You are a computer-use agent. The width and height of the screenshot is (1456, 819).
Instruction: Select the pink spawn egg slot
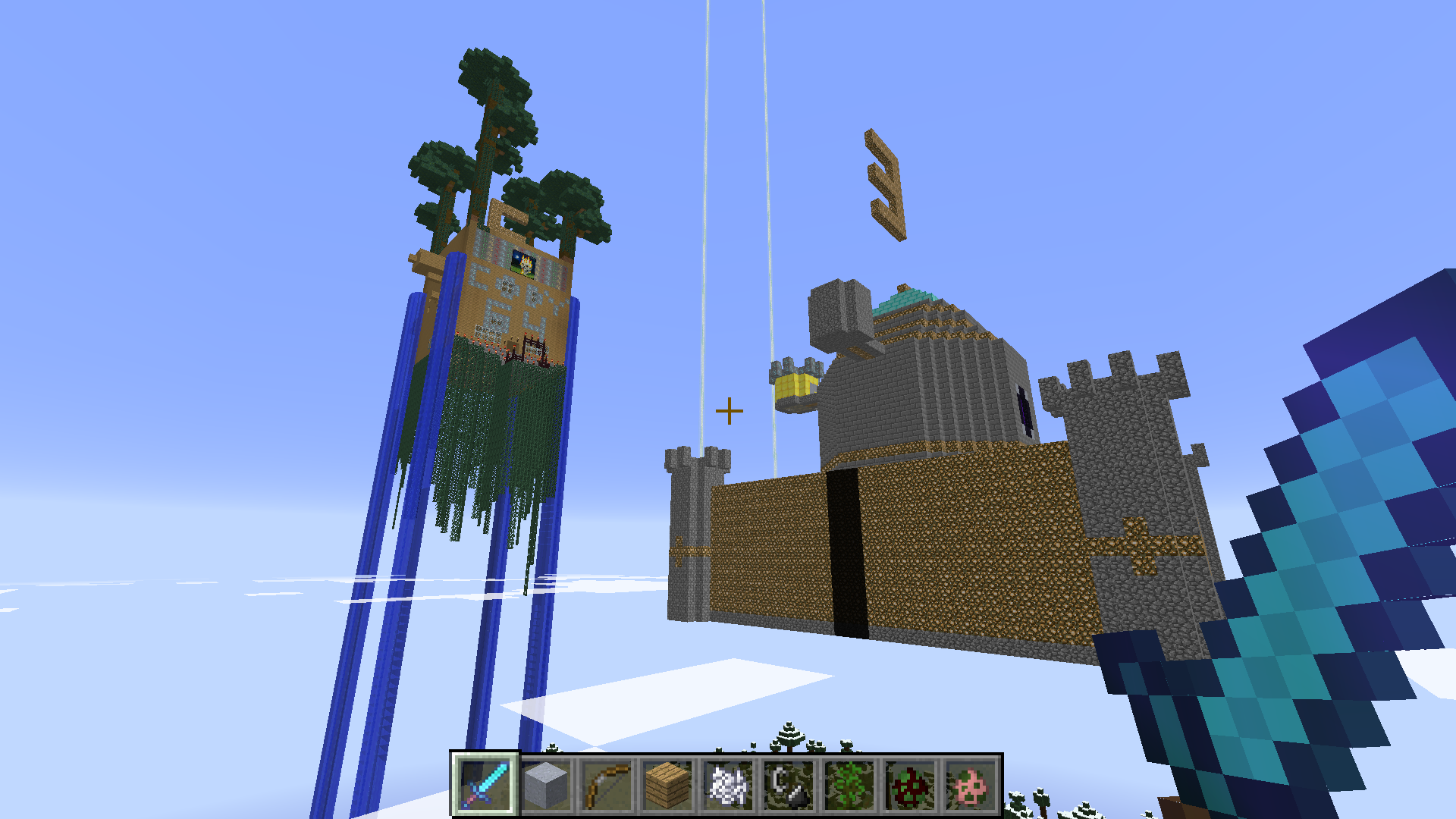(x=971, y=785)
